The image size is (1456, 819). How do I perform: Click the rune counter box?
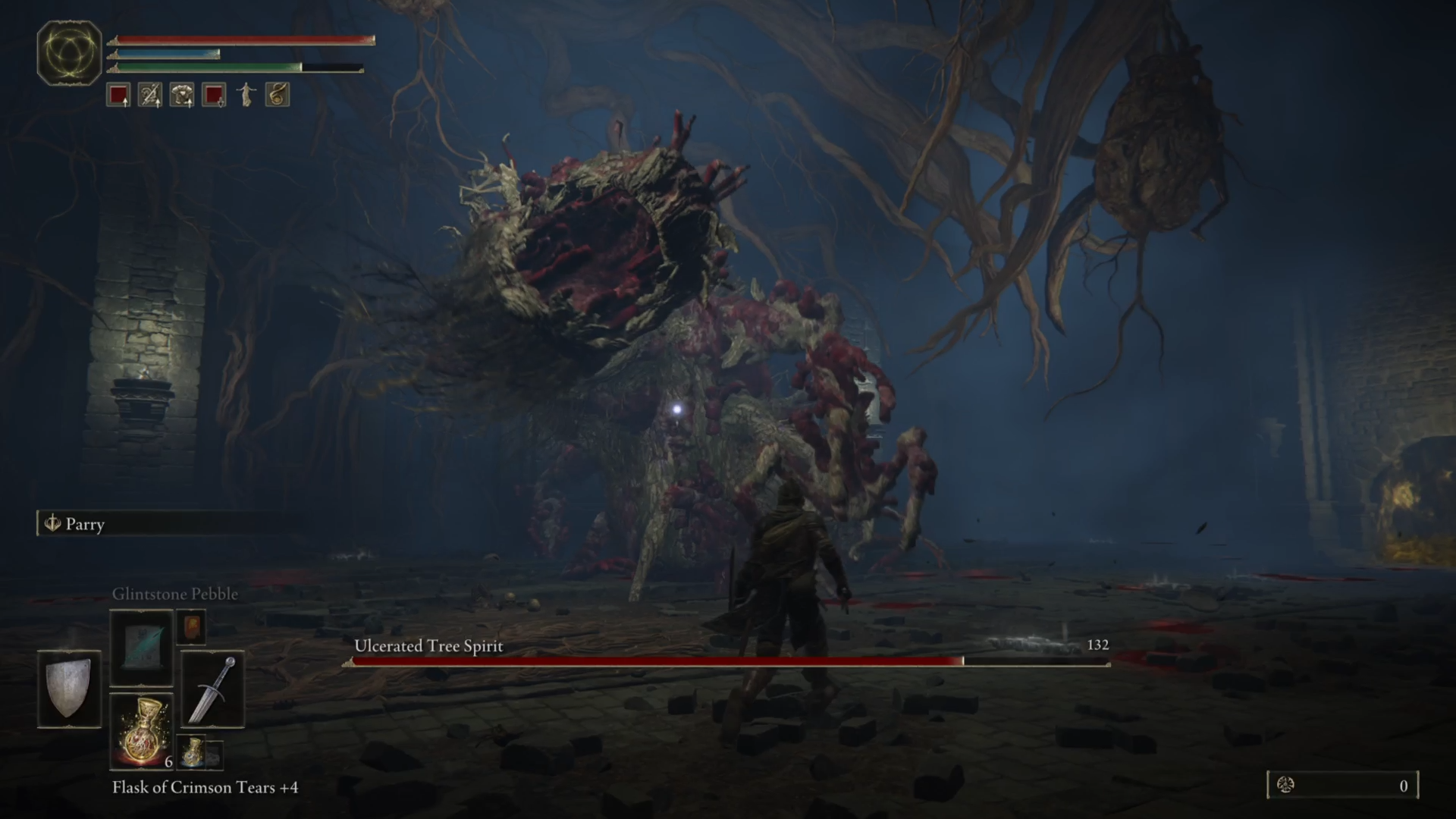pos(1342,786)
